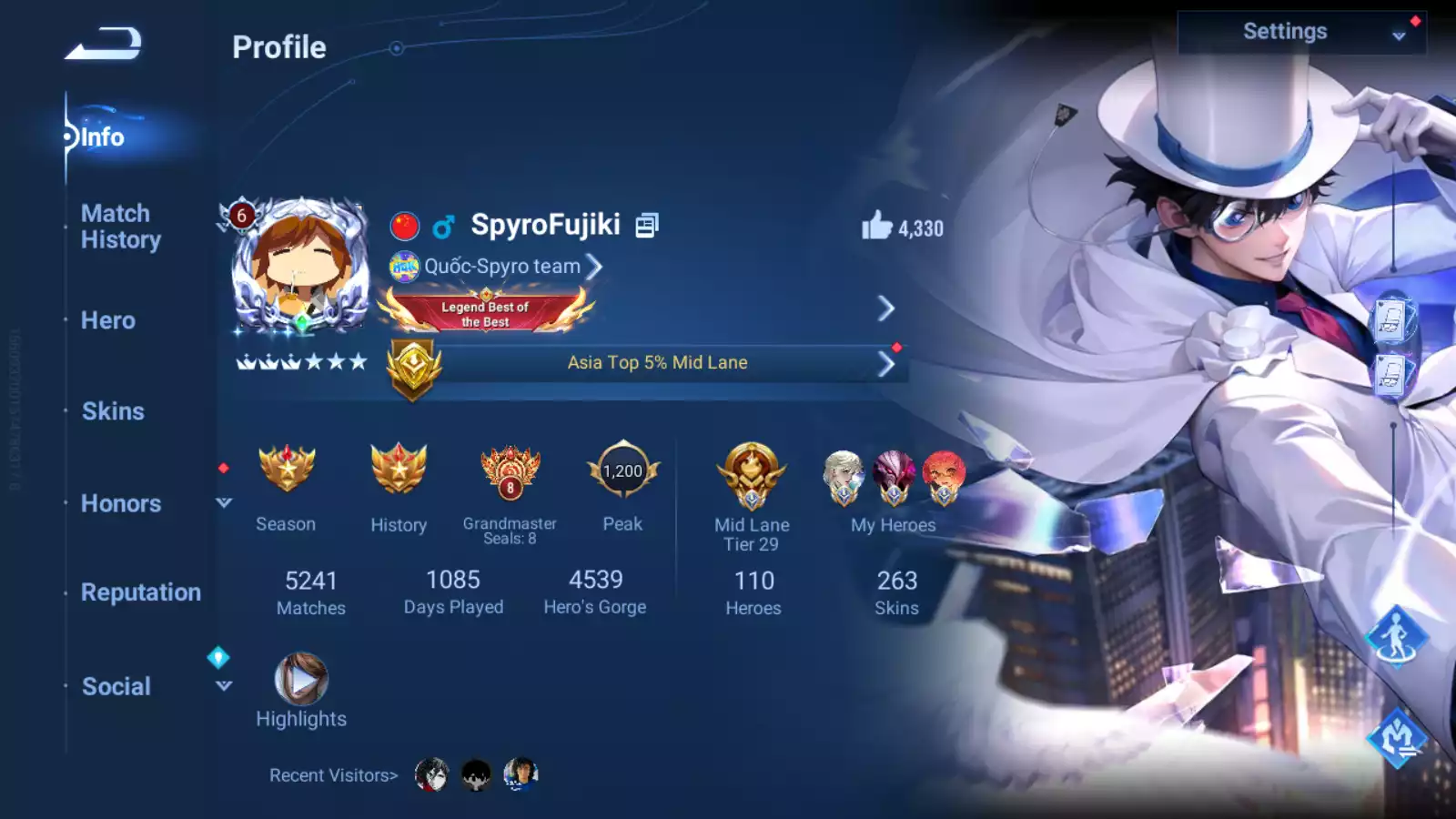
Task: Give a like with the thumbs-up icon
Action: coord(877,226)
